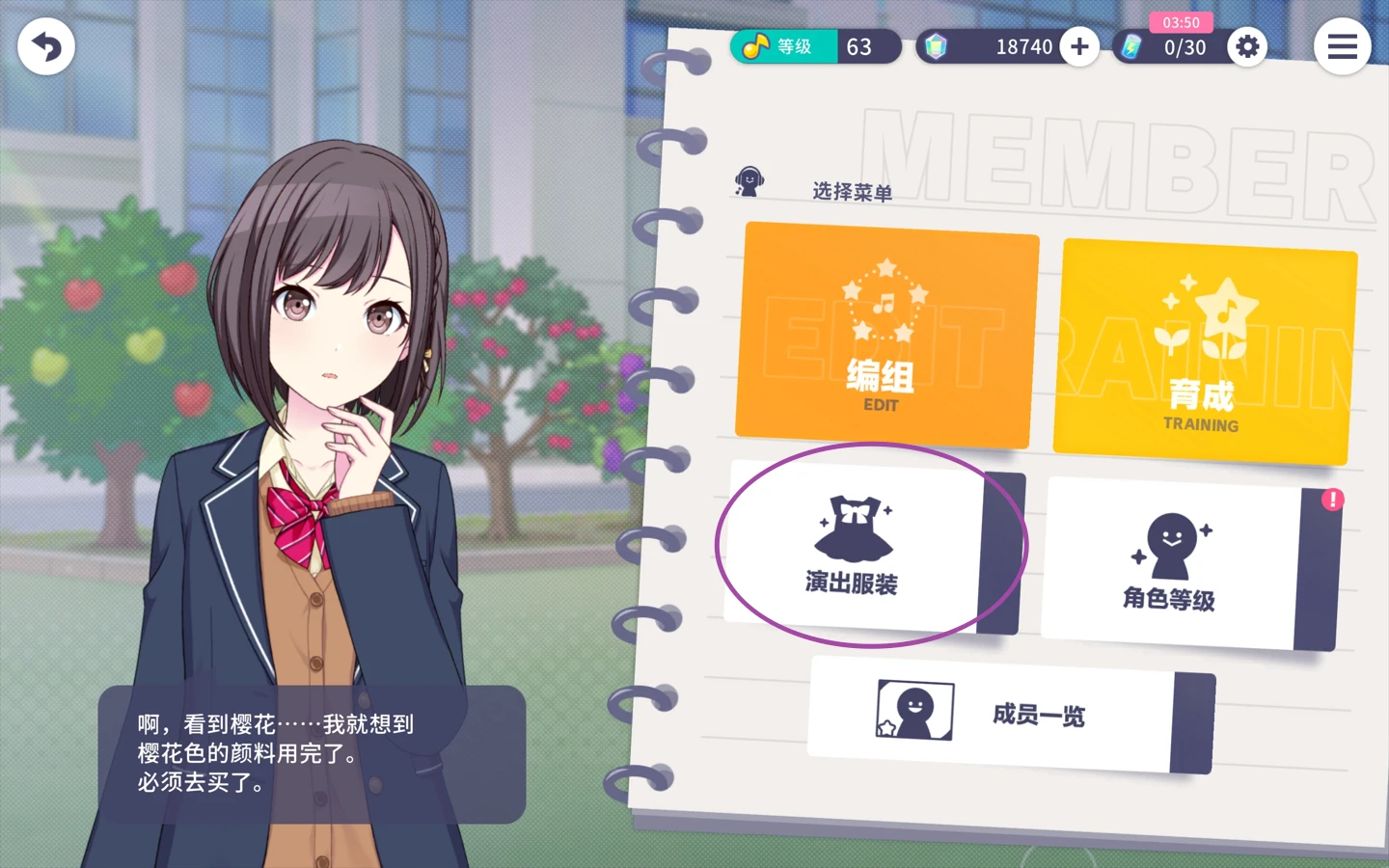Open 角色等级 character rank

coord(1175,565)
